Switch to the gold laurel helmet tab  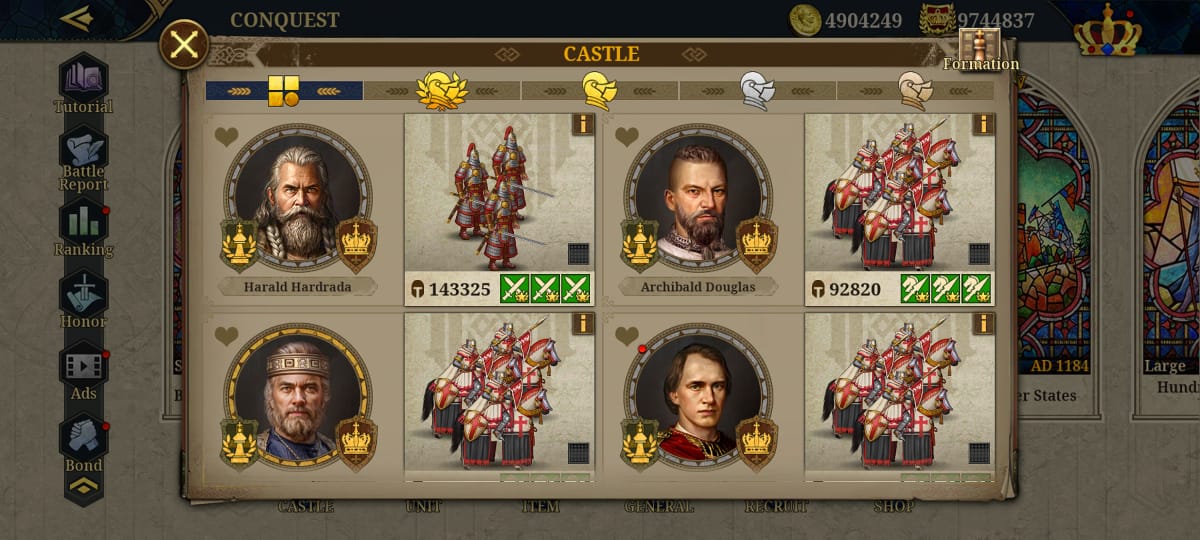441,91
